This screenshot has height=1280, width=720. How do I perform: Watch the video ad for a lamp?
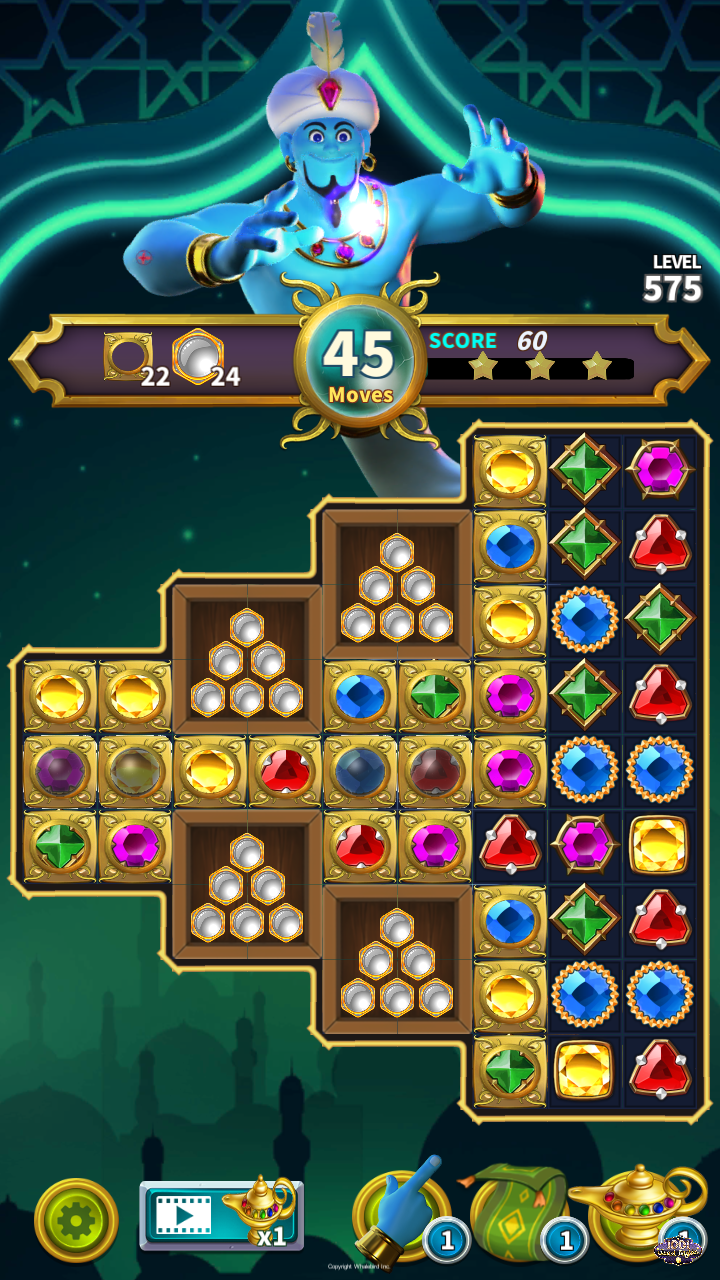(x=221, y=1215)
